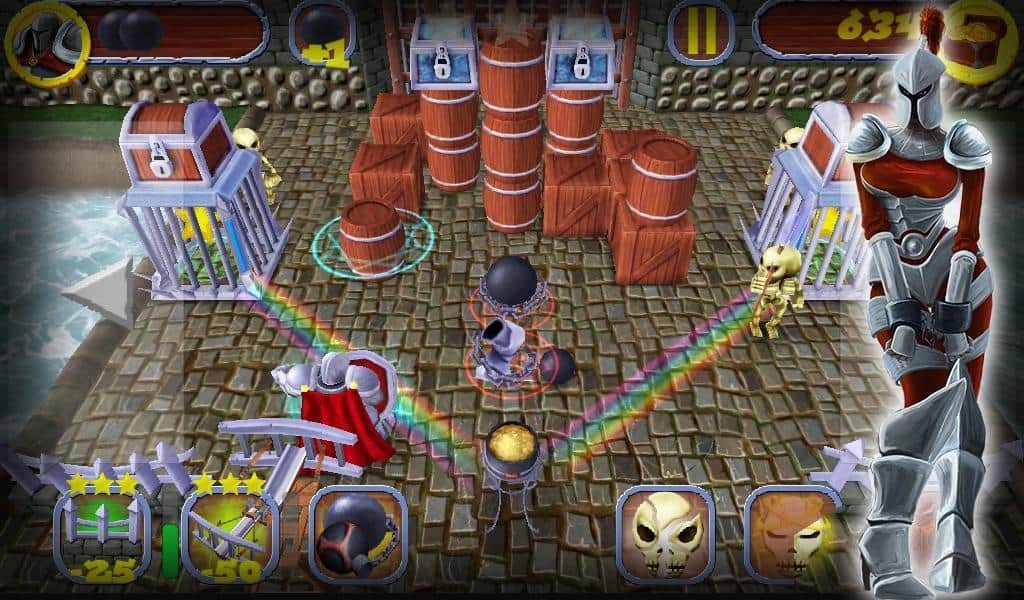
Task: Select the chained bomb ability
Action: tap(357, 535)
